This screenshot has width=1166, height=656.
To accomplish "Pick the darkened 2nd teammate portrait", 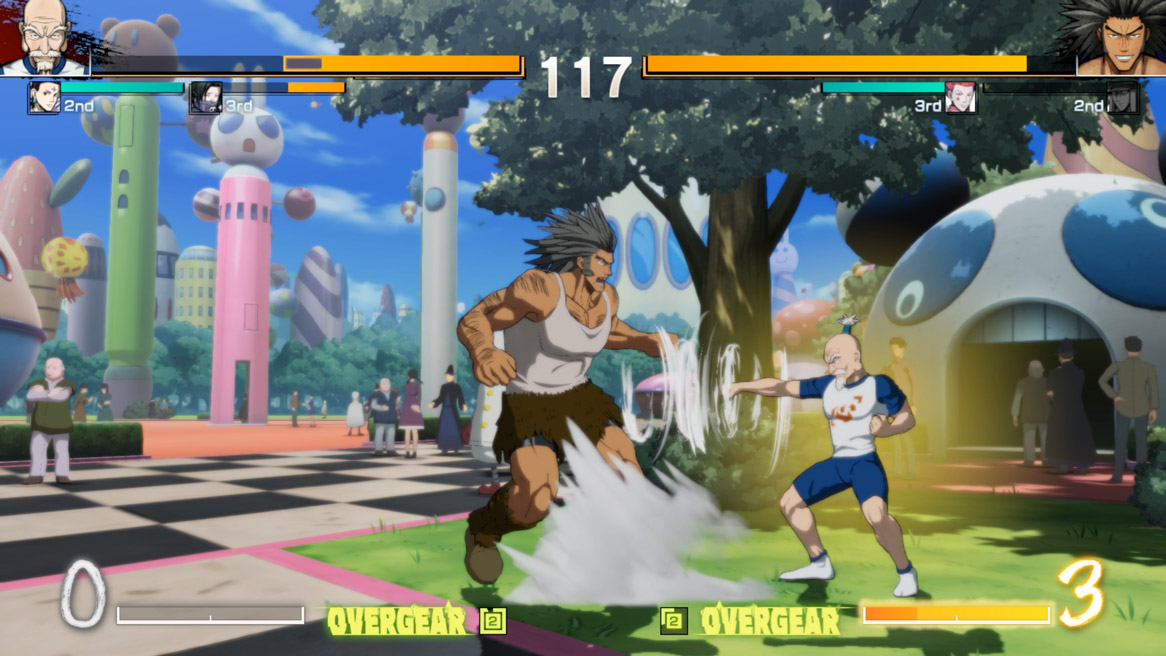I will coord(1122,98).
